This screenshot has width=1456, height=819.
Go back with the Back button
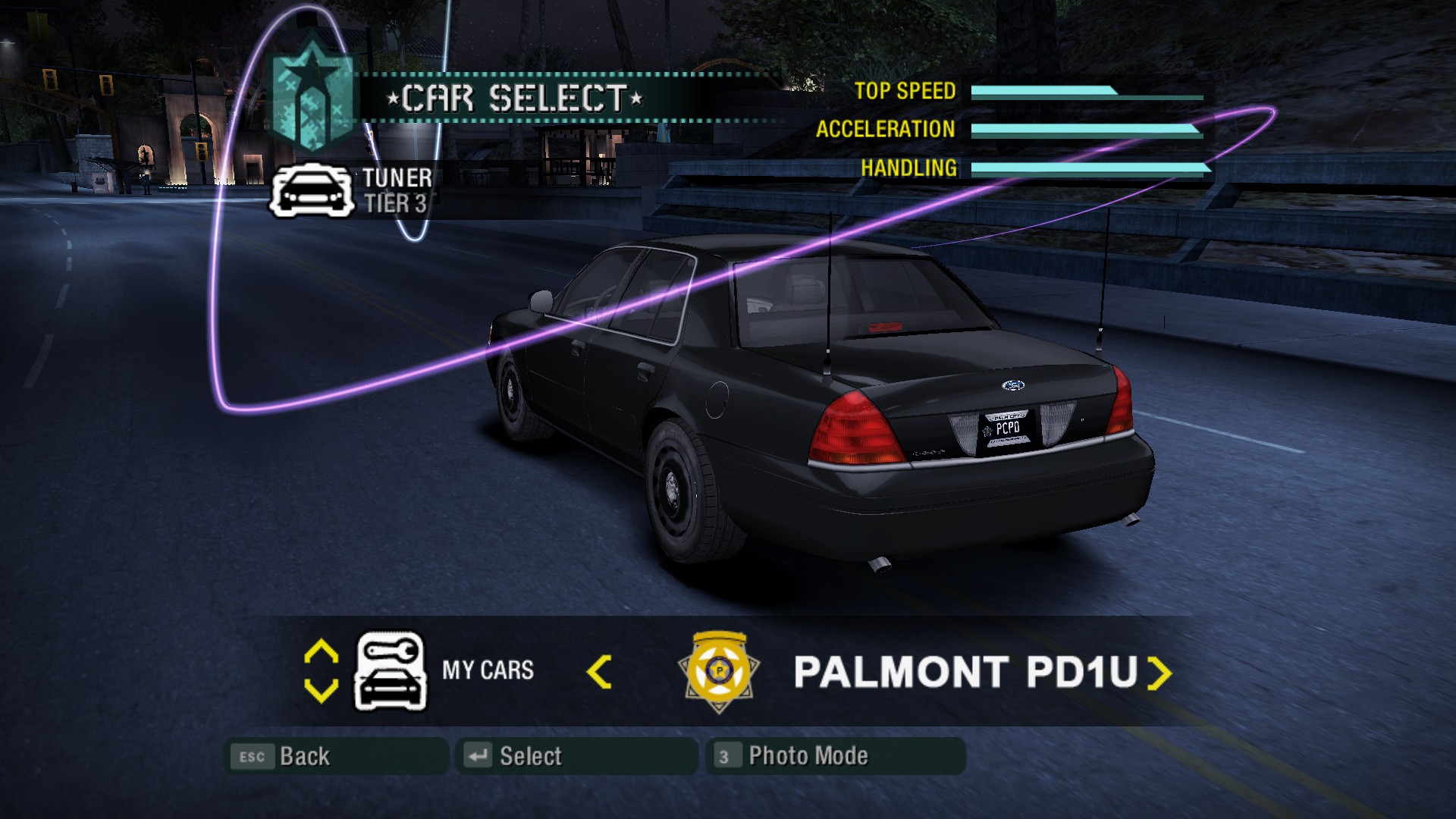point(336,756)
